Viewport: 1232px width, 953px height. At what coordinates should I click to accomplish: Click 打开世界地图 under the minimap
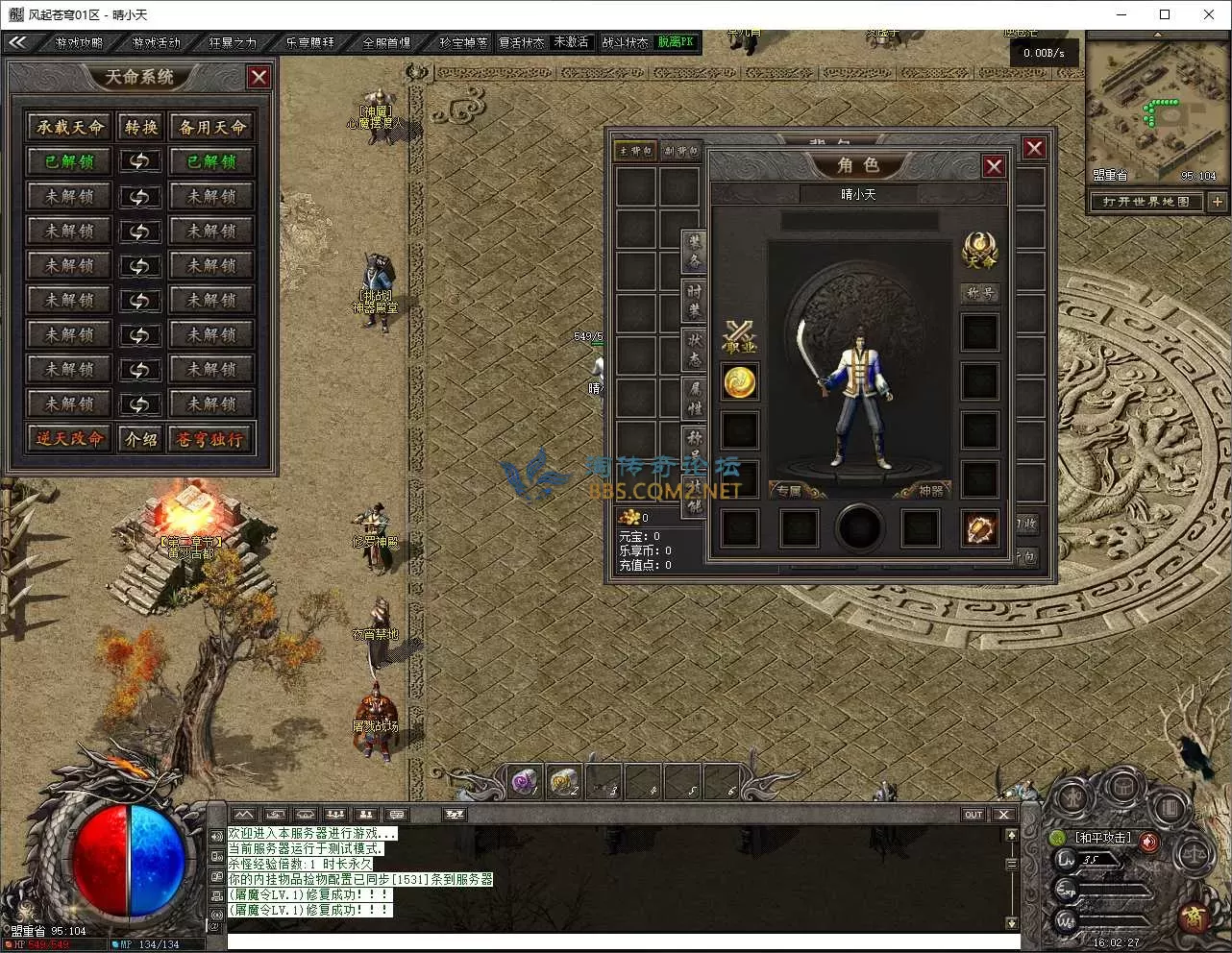[1146, 202]
